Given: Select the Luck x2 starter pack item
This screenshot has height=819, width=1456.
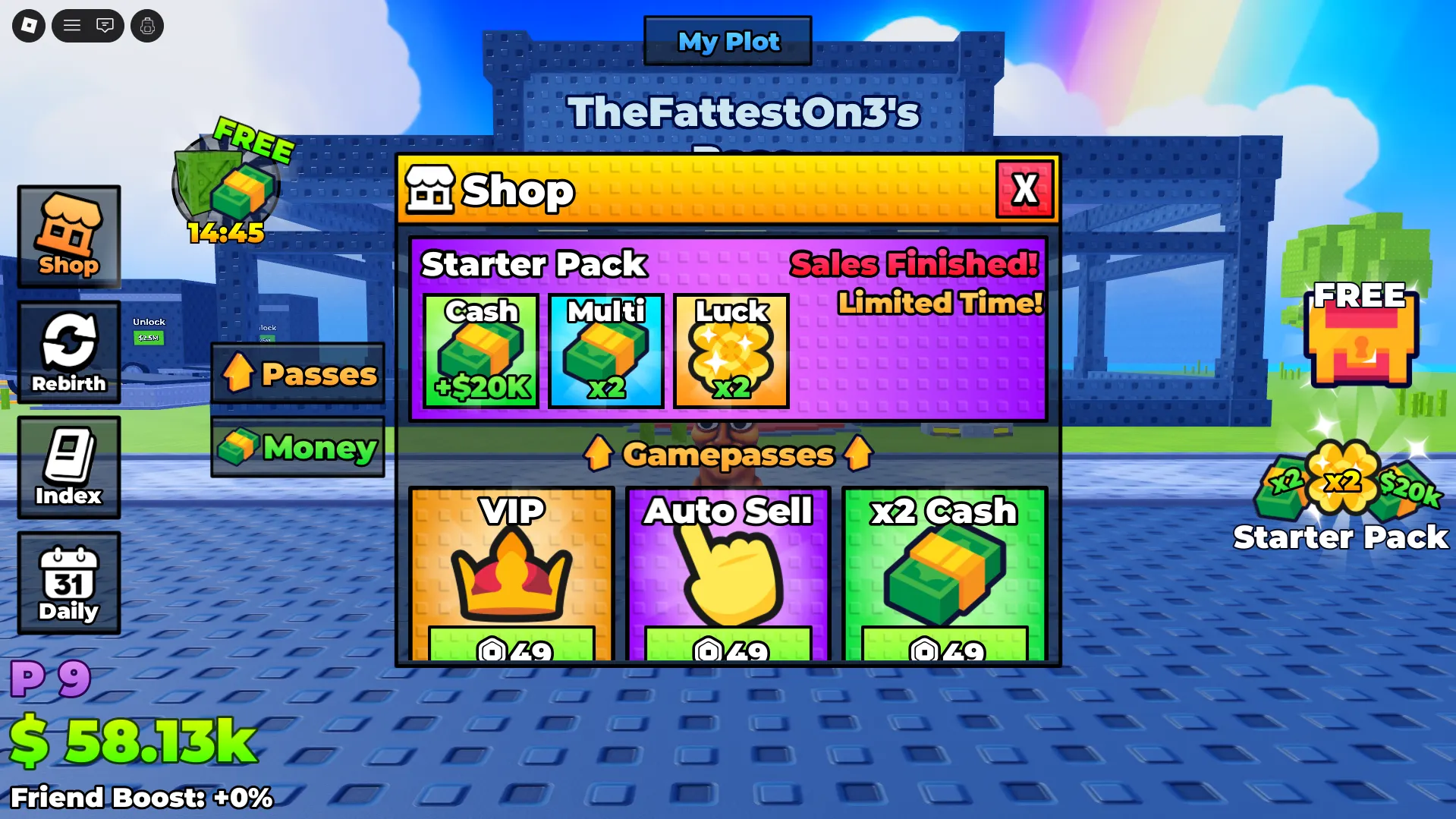Looking at the screenshot, I should point(731,351).
